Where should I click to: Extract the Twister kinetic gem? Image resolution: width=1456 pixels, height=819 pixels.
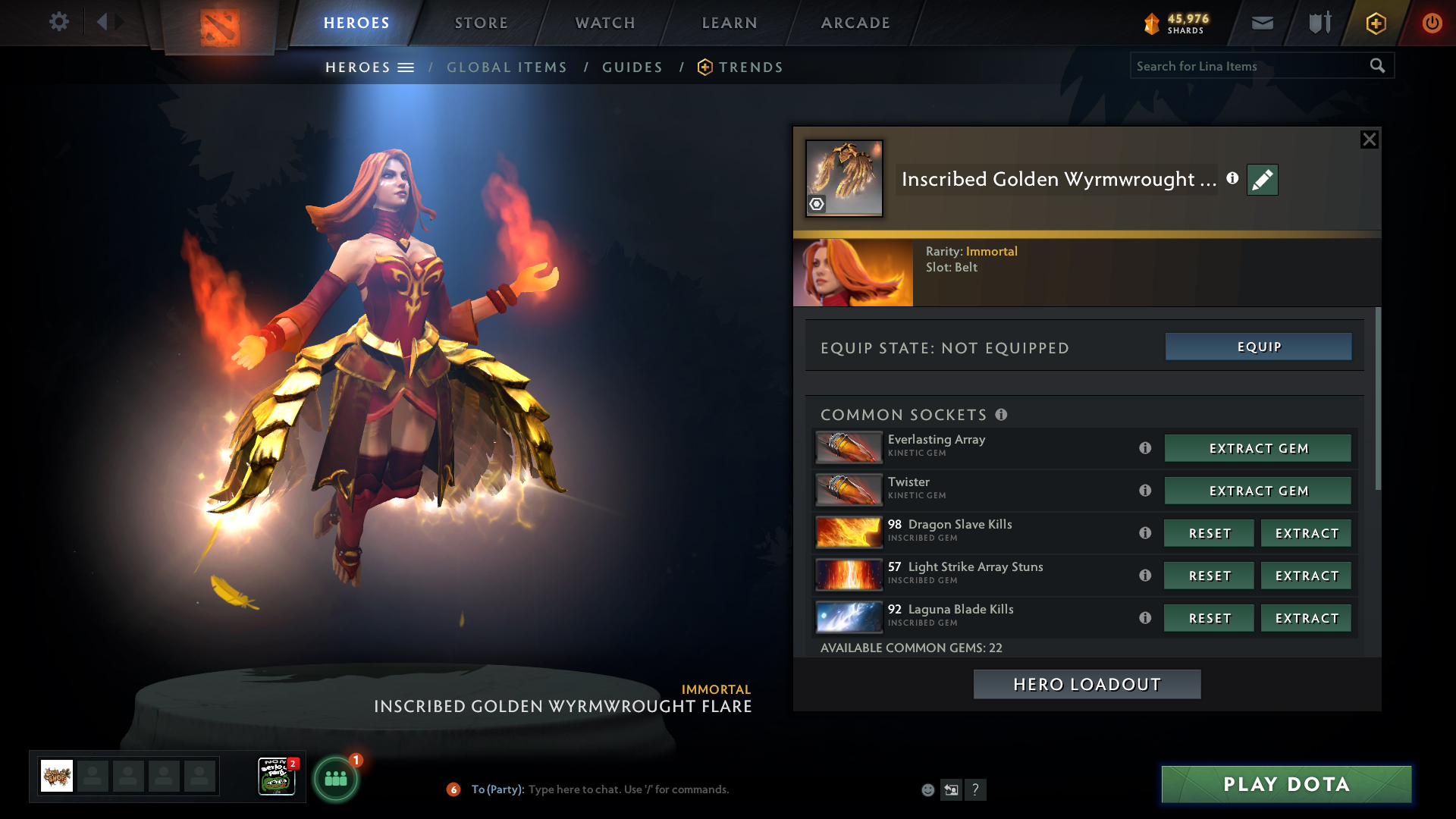point(1258,491)
